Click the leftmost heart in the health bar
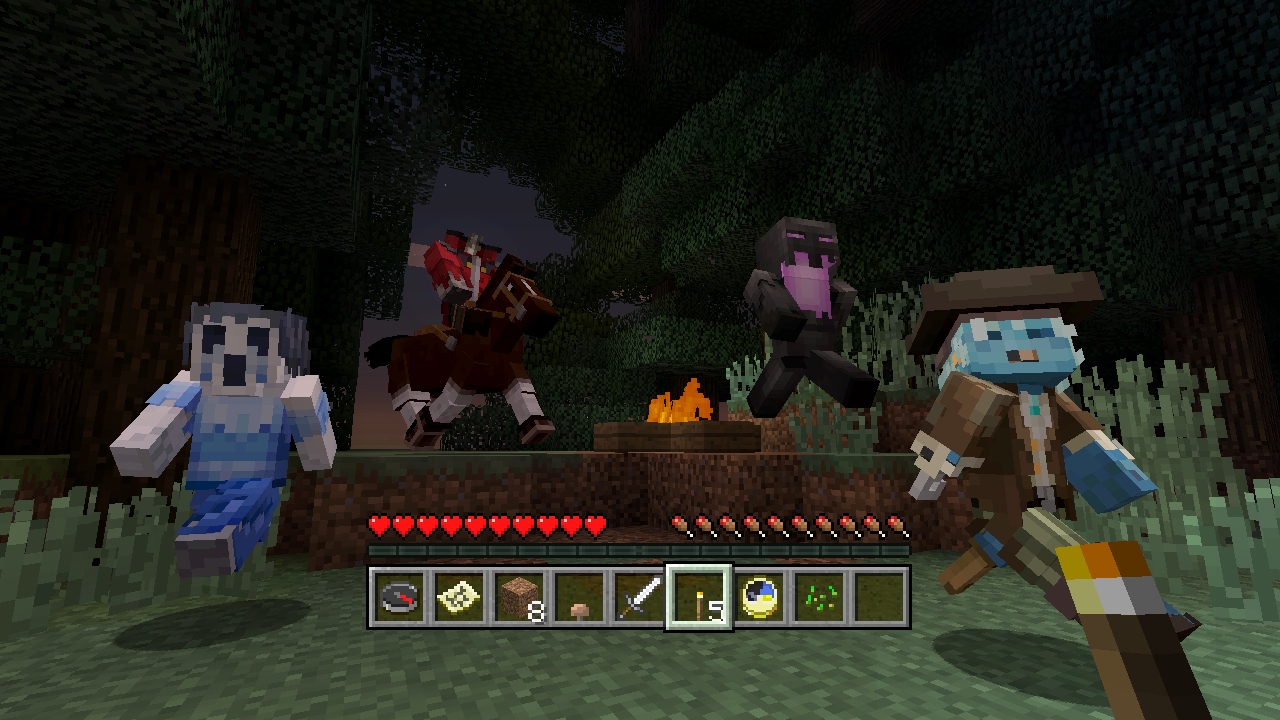 click(x=378, y=524)
